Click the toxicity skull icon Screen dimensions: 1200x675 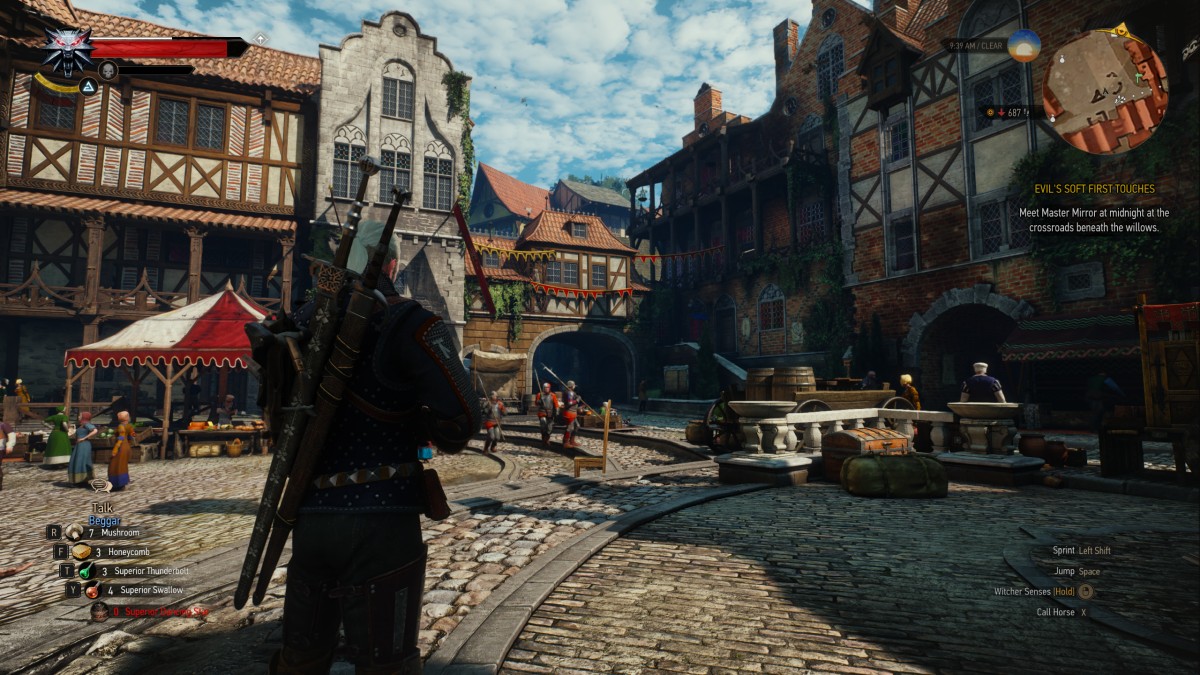pos(107,70)
